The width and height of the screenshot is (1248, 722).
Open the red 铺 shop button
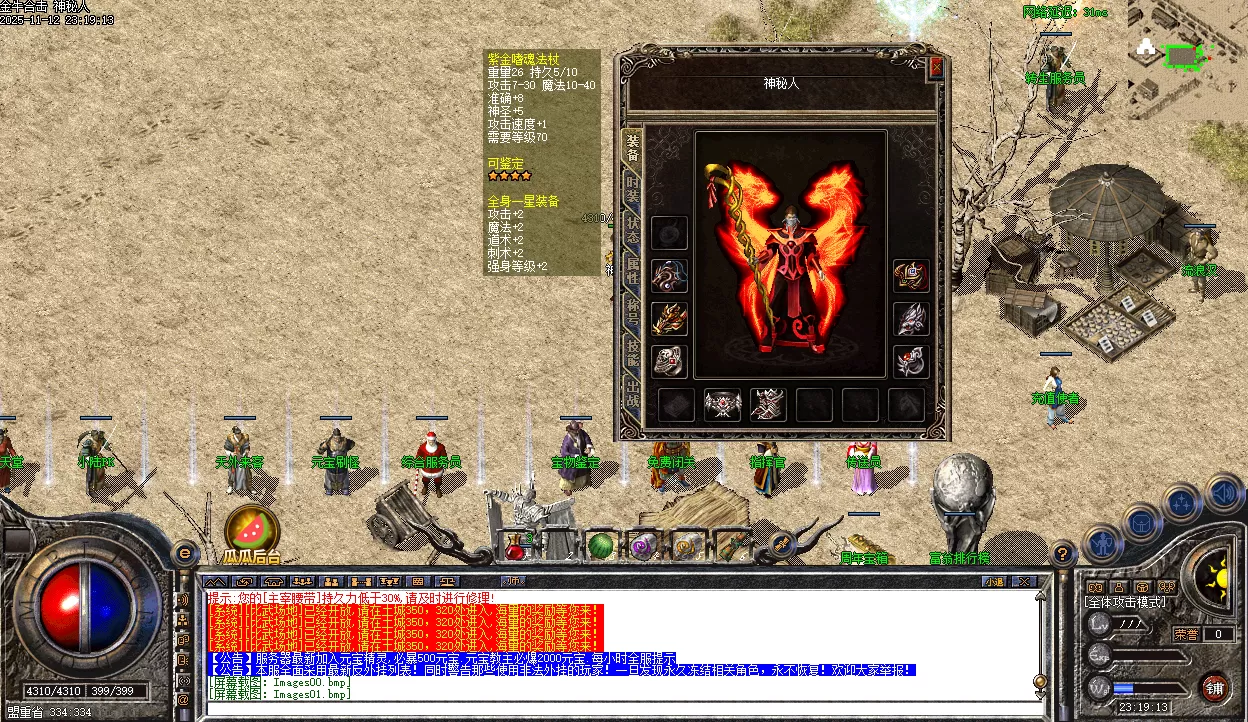1214,688
